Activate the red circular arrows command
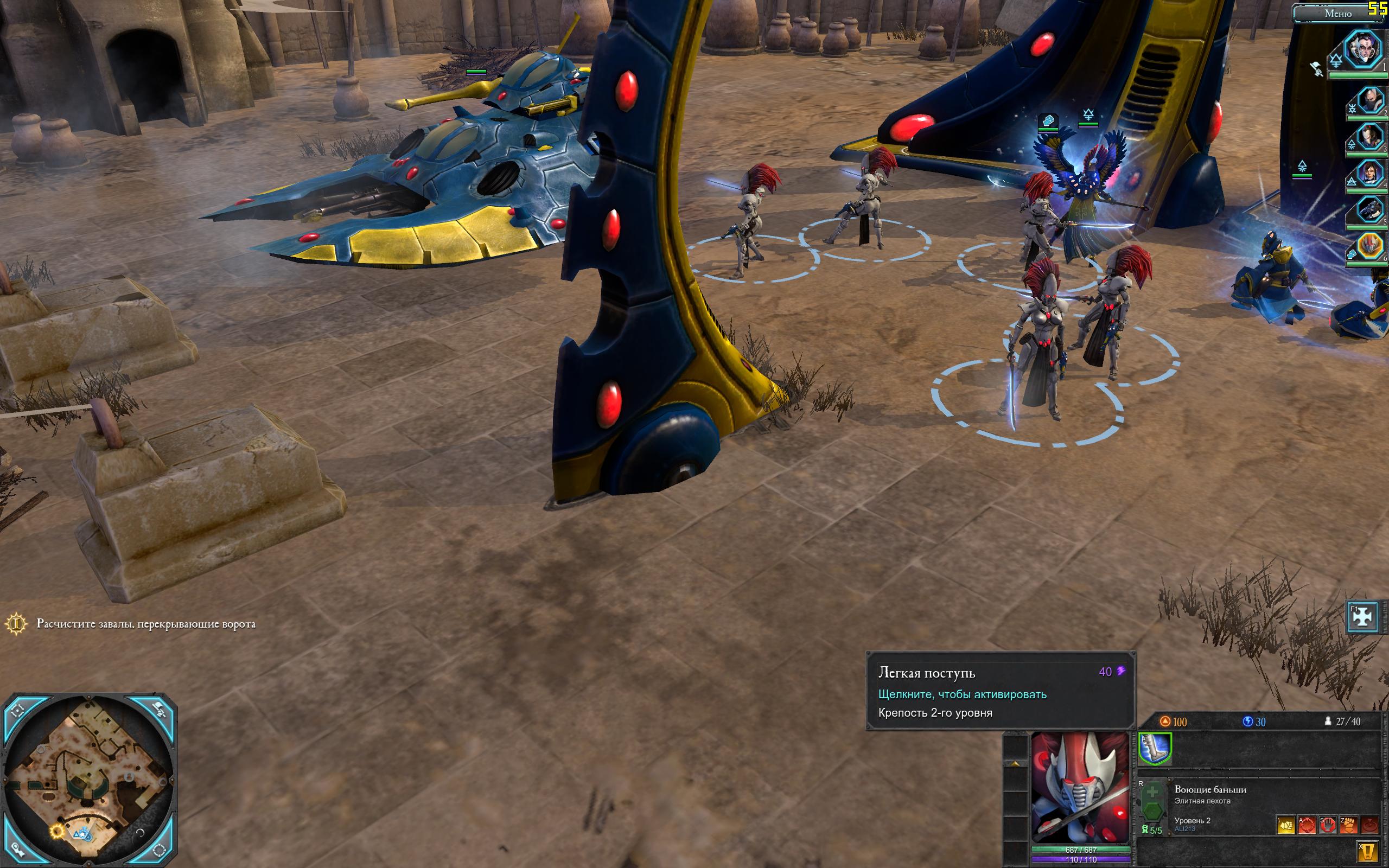Screen dimensions: 1389x868 [1307, 826]
